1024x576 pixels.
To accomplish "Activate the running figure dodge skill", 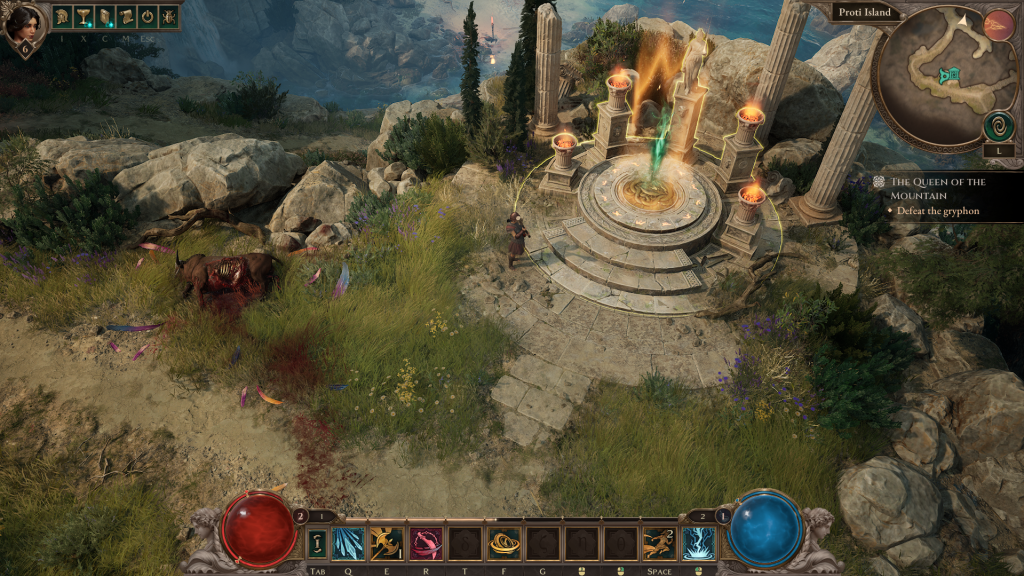I will [659, 543].
